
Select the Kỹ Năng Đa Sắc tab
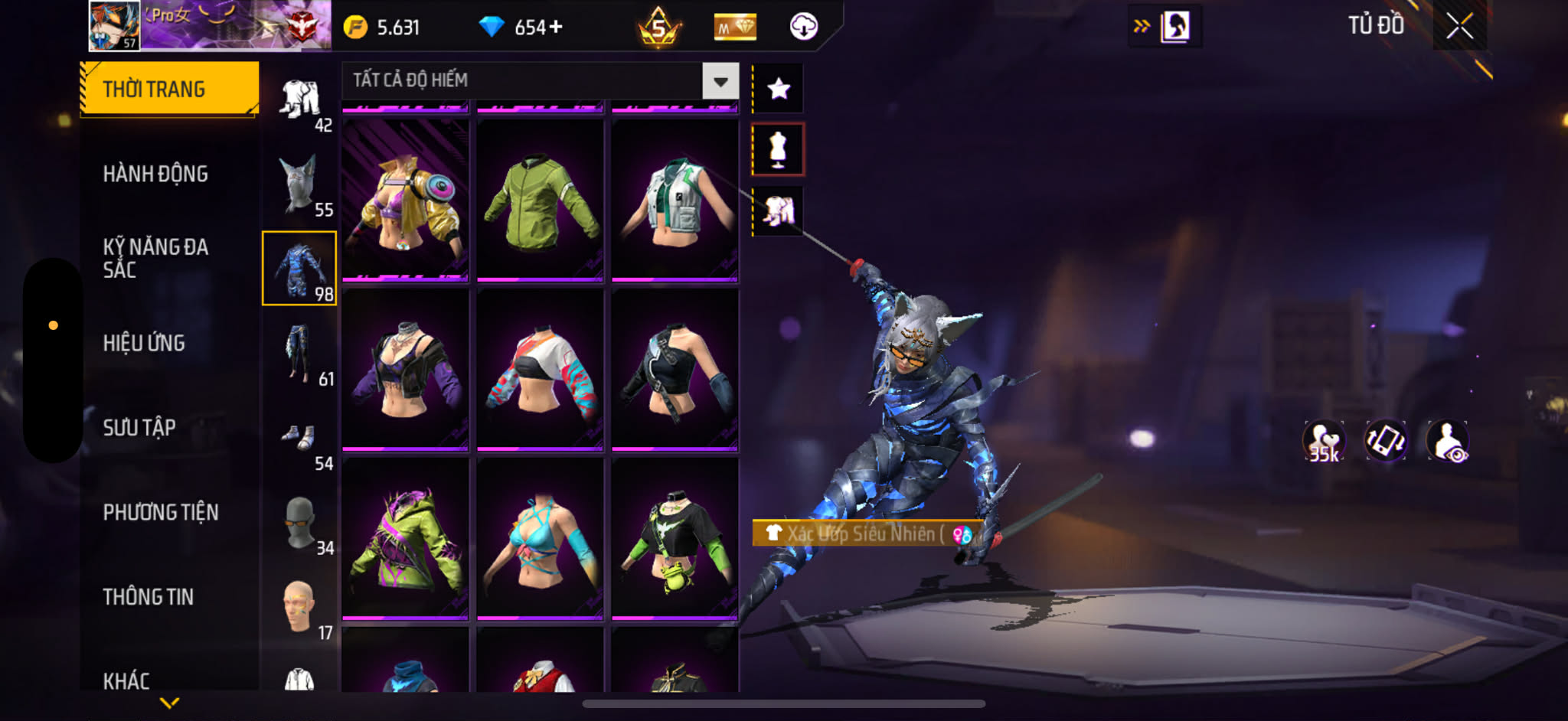tap(155, 258)
